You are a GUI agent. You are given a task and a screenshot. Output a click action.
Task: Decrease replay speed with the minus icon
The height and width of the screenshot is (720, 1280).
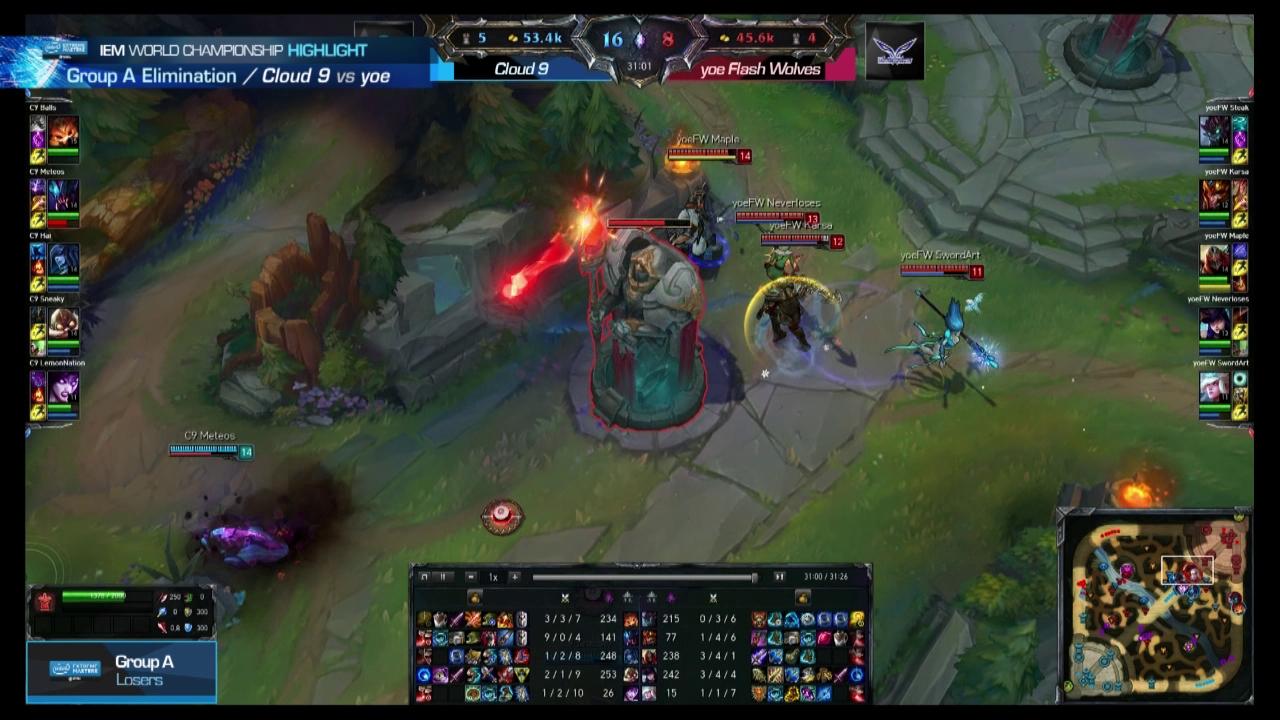(x=471, y=577)
